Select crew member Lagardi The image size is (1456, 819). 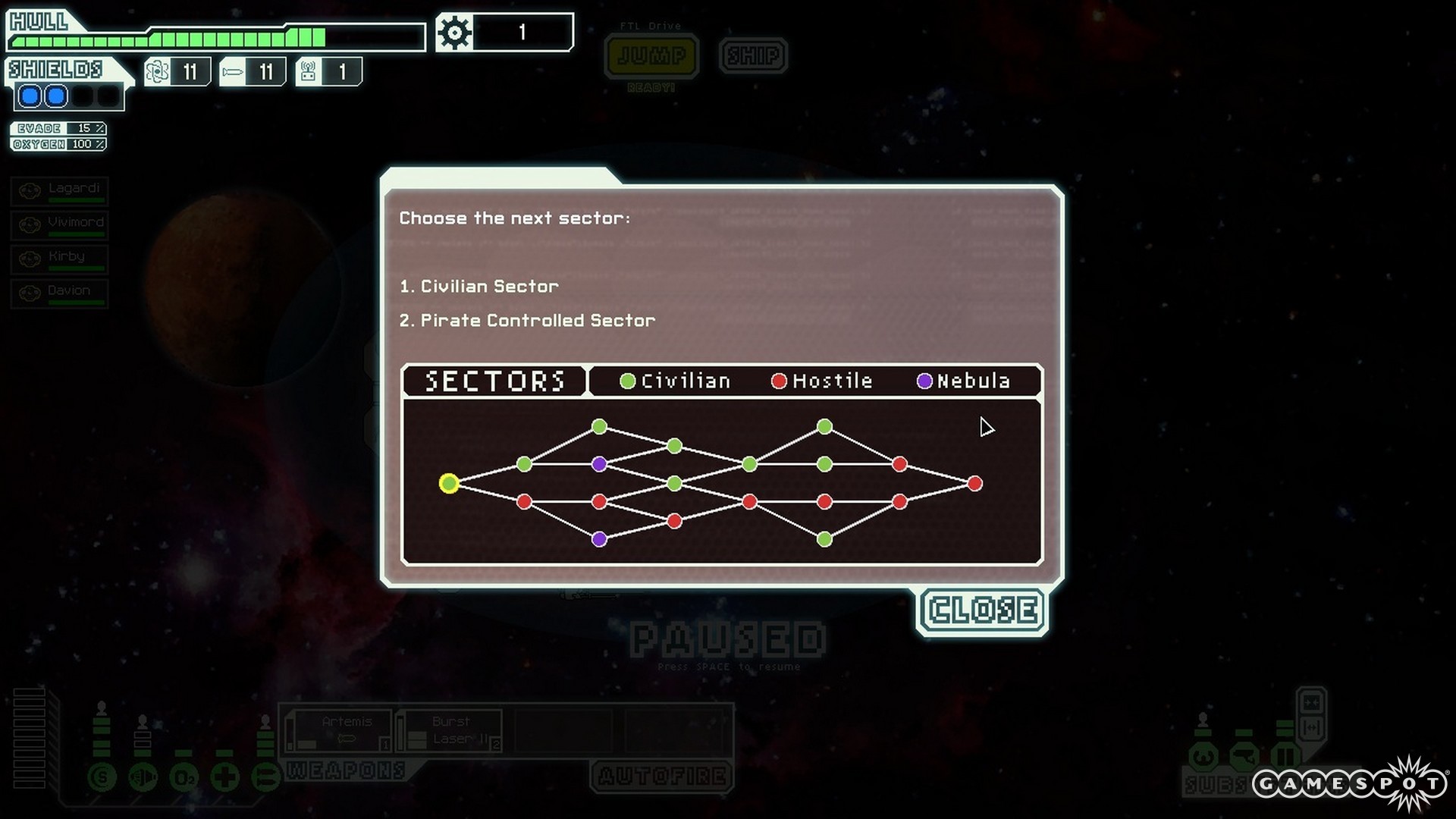tap(60, 190)
